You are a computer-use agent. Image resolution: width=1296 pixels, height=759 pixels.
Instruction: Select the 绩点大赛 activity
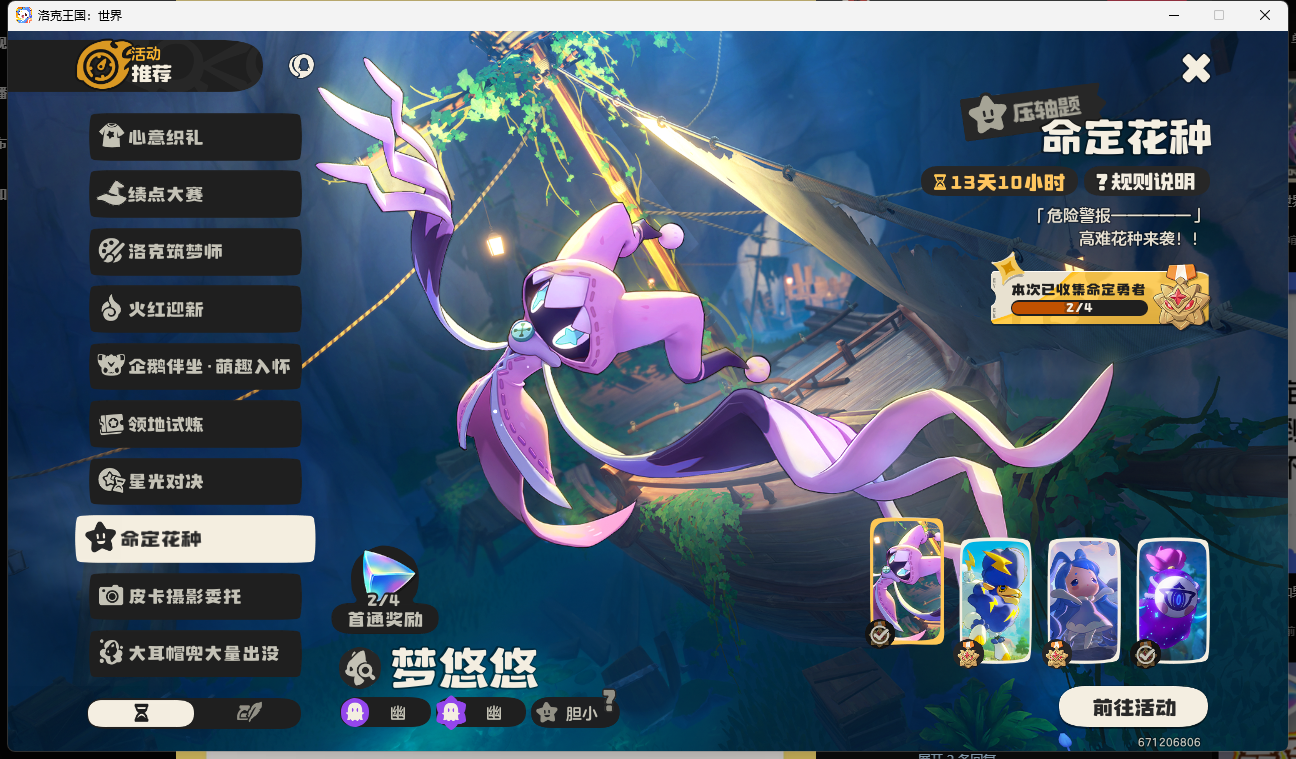click(x=195, y=194)
